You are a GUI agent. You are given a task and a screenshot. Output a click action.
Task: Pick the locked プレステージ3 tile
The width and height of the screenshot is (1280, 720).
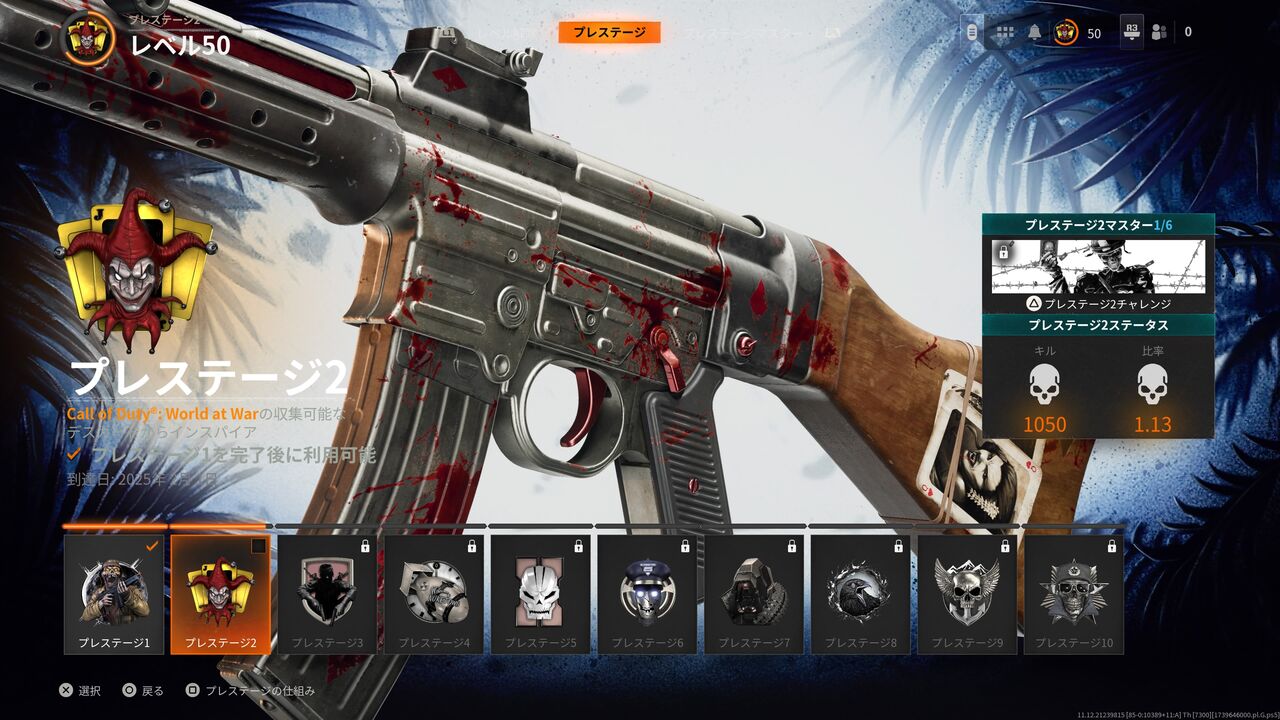pyautogui.click(x=327, y=594)
